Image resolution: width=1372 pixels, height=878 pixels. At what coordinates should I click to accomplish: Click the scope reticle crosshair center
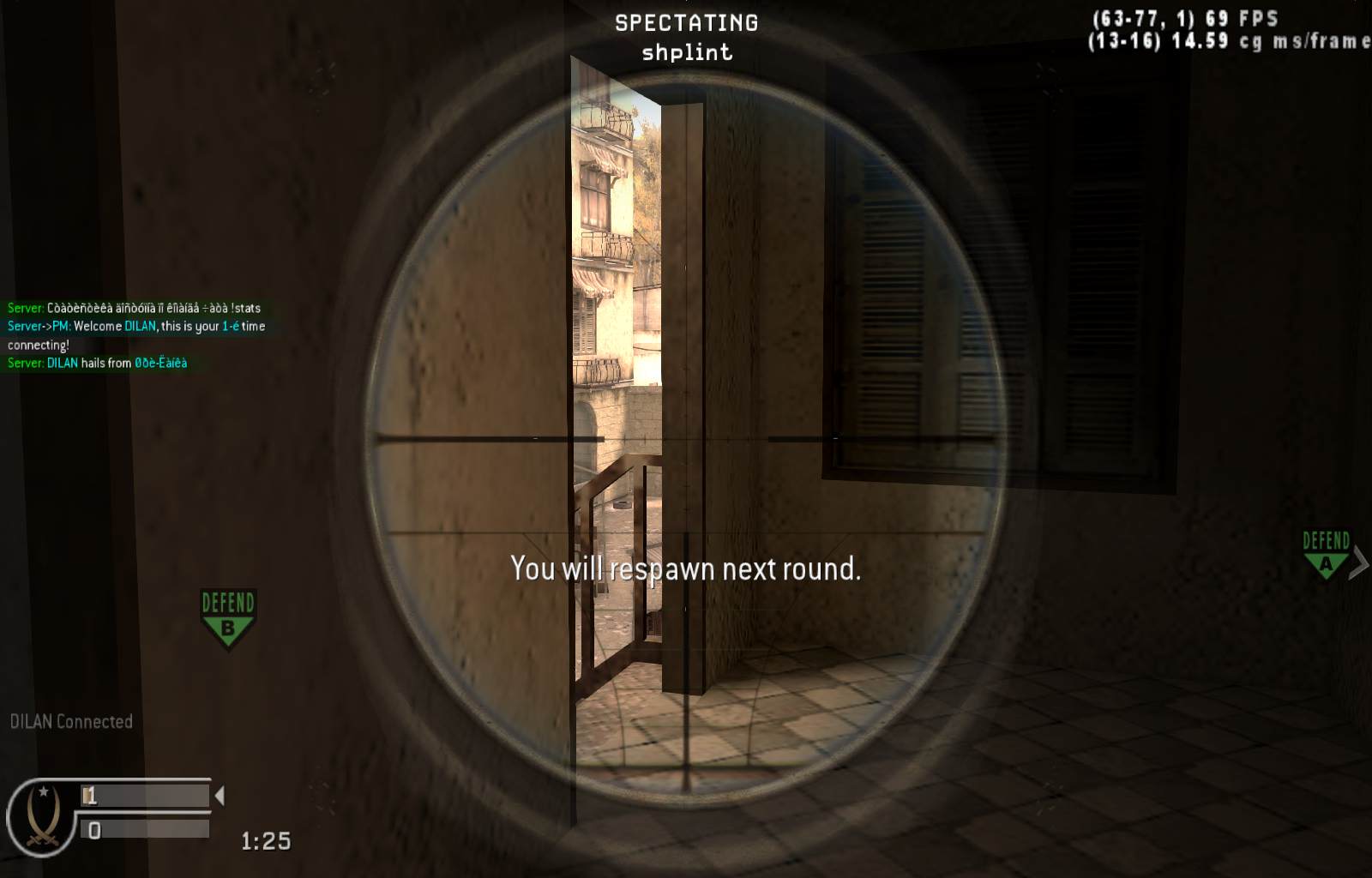(x=686, y=439)
